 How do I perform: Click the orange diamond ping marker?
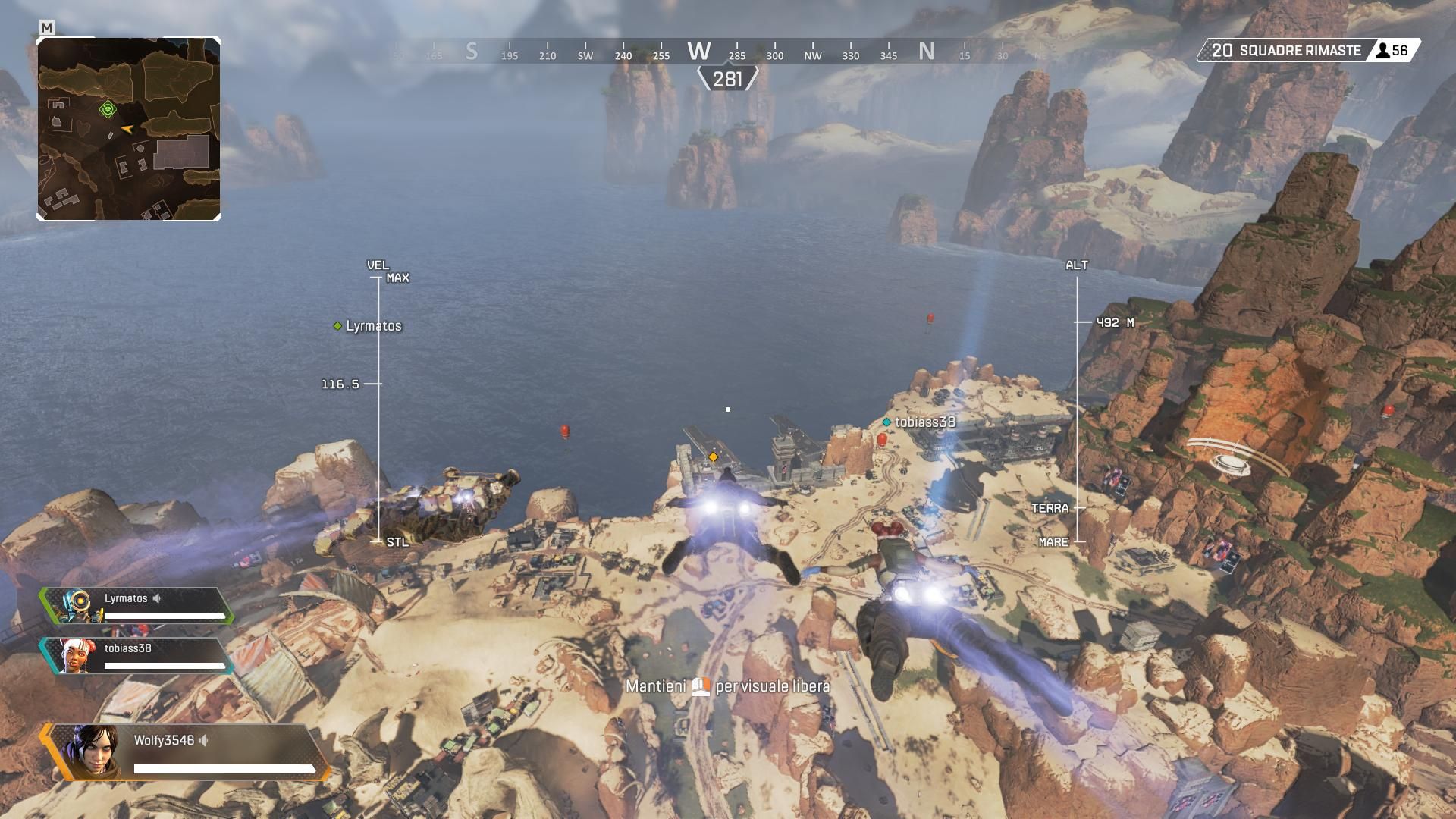[x=713, y=457]
